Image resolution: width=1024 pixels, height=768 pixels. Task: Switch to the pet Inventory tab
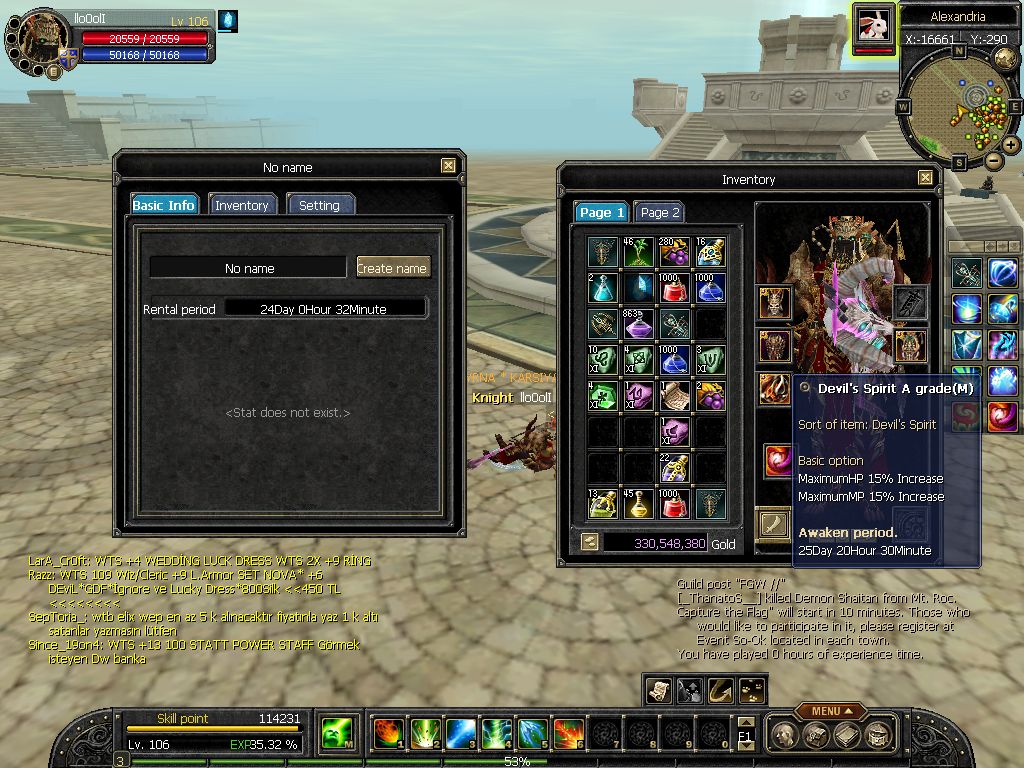coord(241,205)
